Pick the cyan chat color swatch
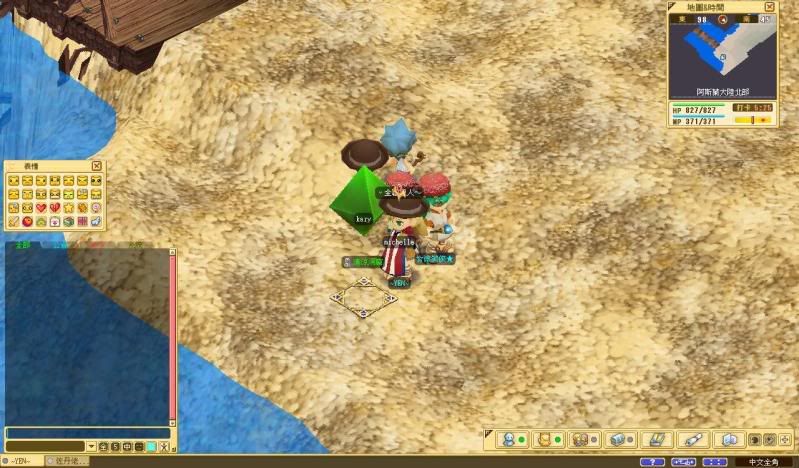Screen dimensions: 799x468 [151, 446]
